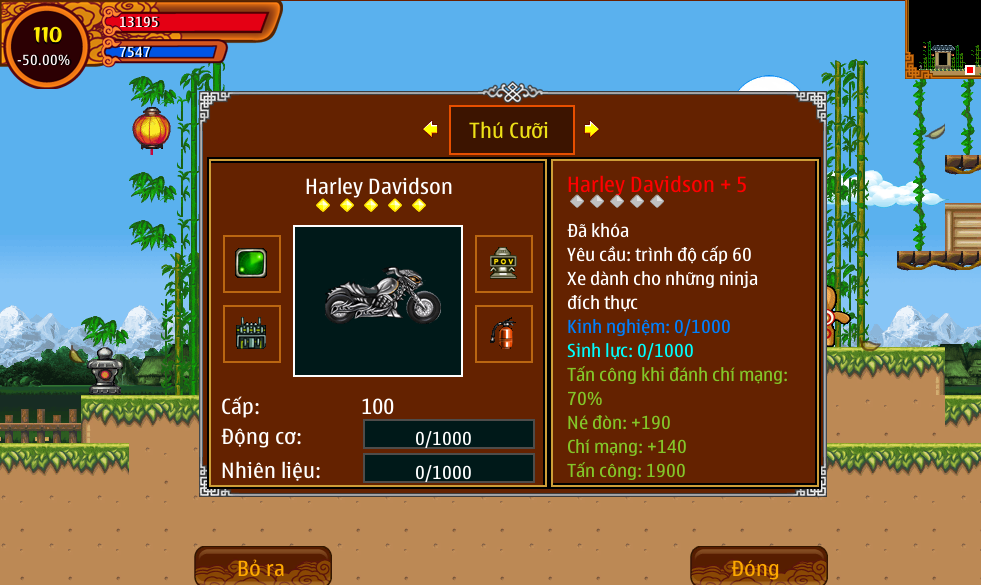Click the "Bỏ ra" unequip button

pos(262,567)
